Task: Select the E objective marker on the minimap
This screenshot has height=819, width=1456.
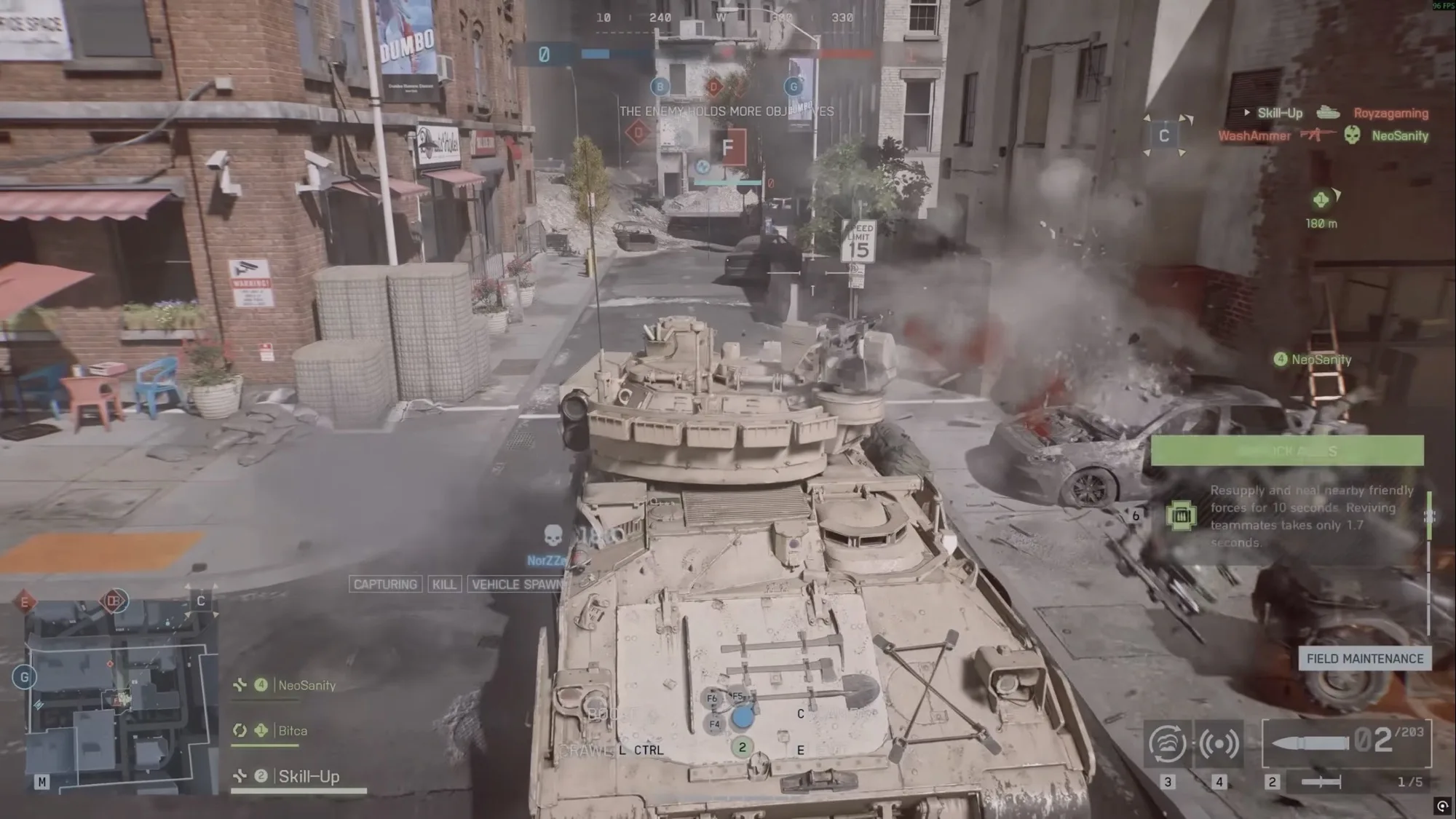Action: [x=25, y=602]
